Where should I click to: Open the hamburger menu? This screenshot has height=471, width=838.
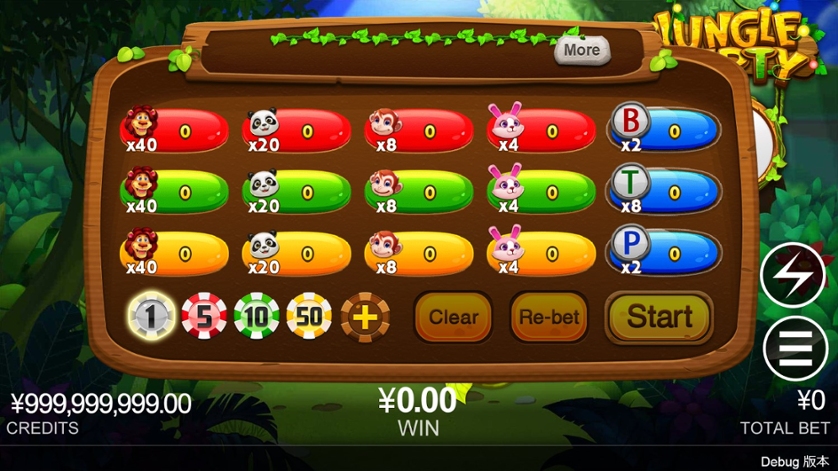click(793, 349)
